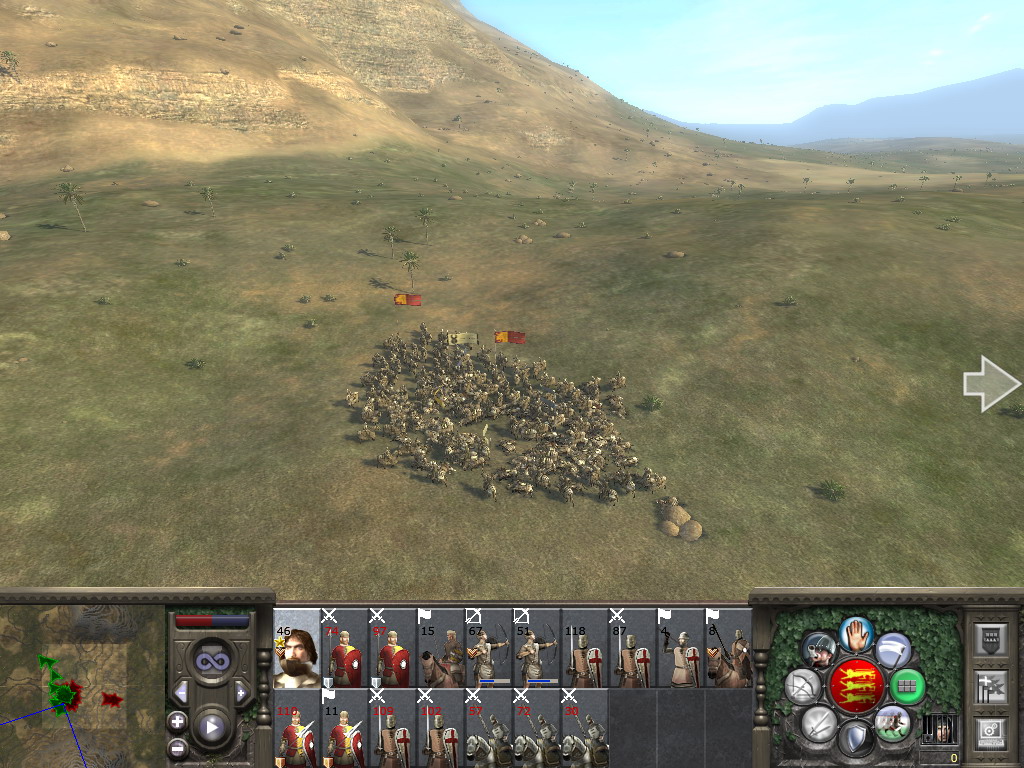Select the cavalry unit card showing 15 men
The width and height of the screenshot is (1024, 768).
click(x=441, y=648)
